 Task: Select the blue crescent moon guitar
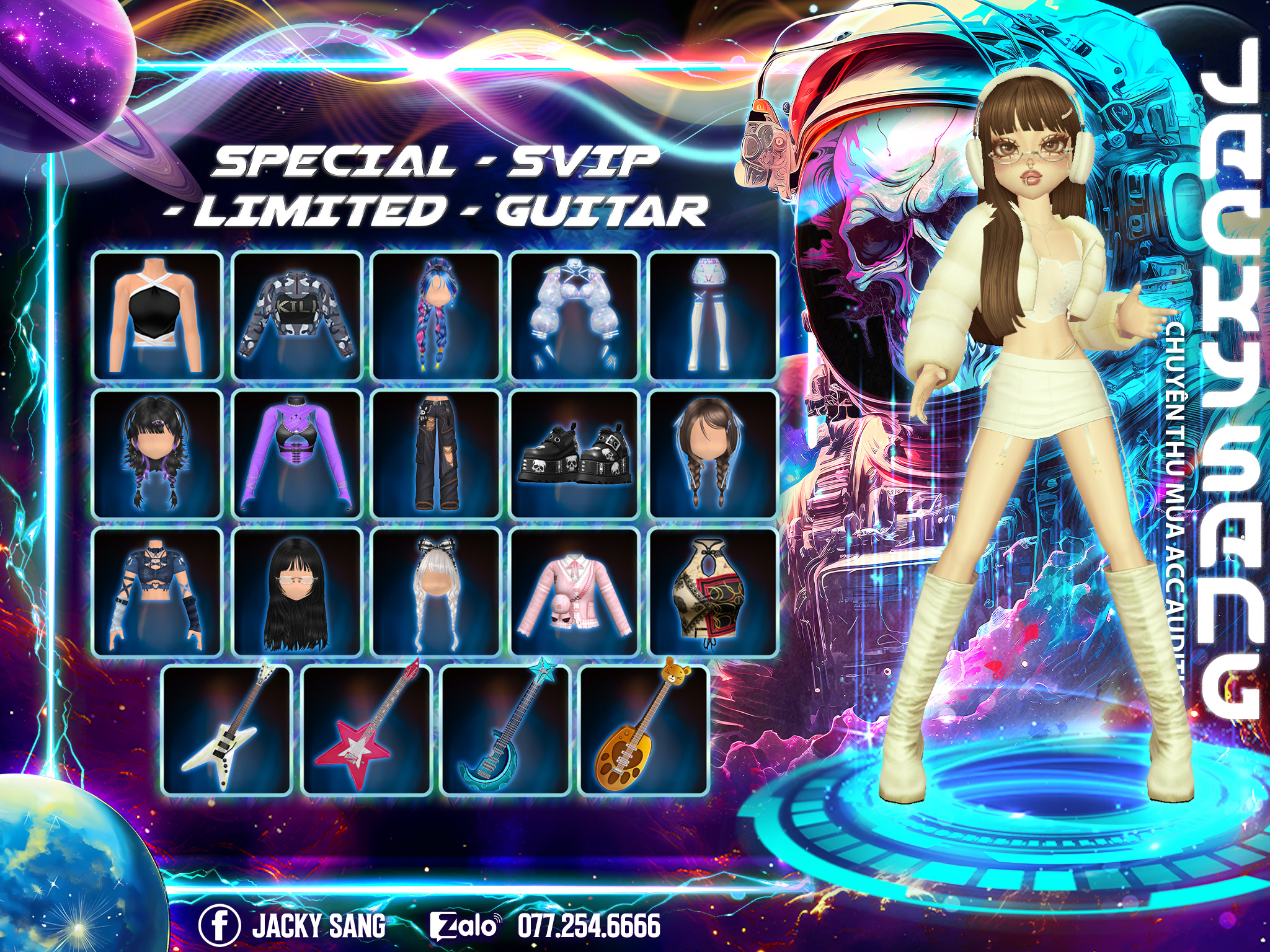(x=505, y=730)
